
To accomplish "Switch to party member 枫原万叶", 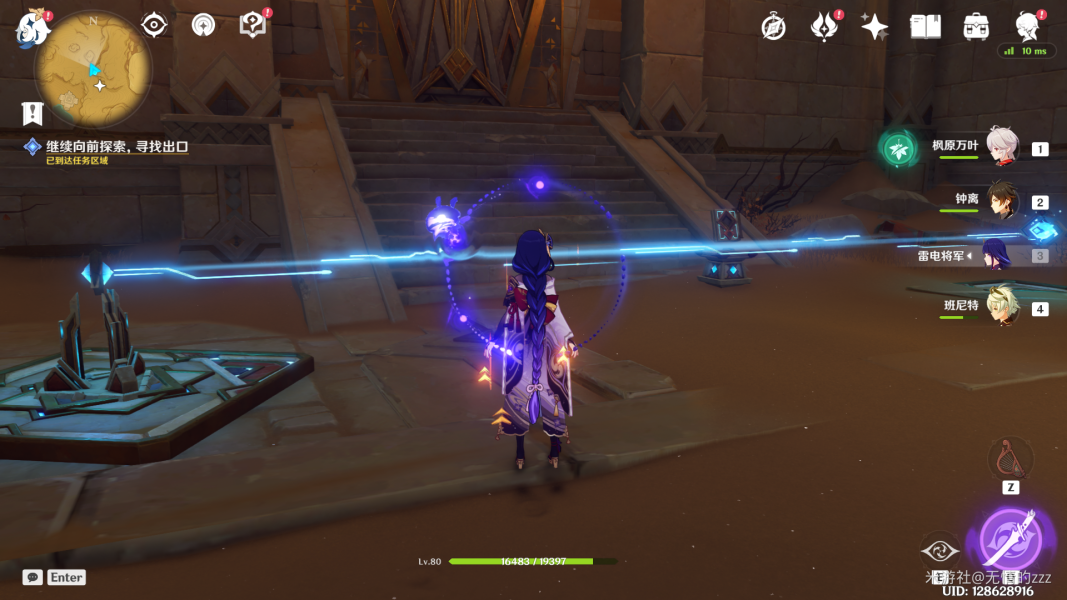I will point(1001,147).
